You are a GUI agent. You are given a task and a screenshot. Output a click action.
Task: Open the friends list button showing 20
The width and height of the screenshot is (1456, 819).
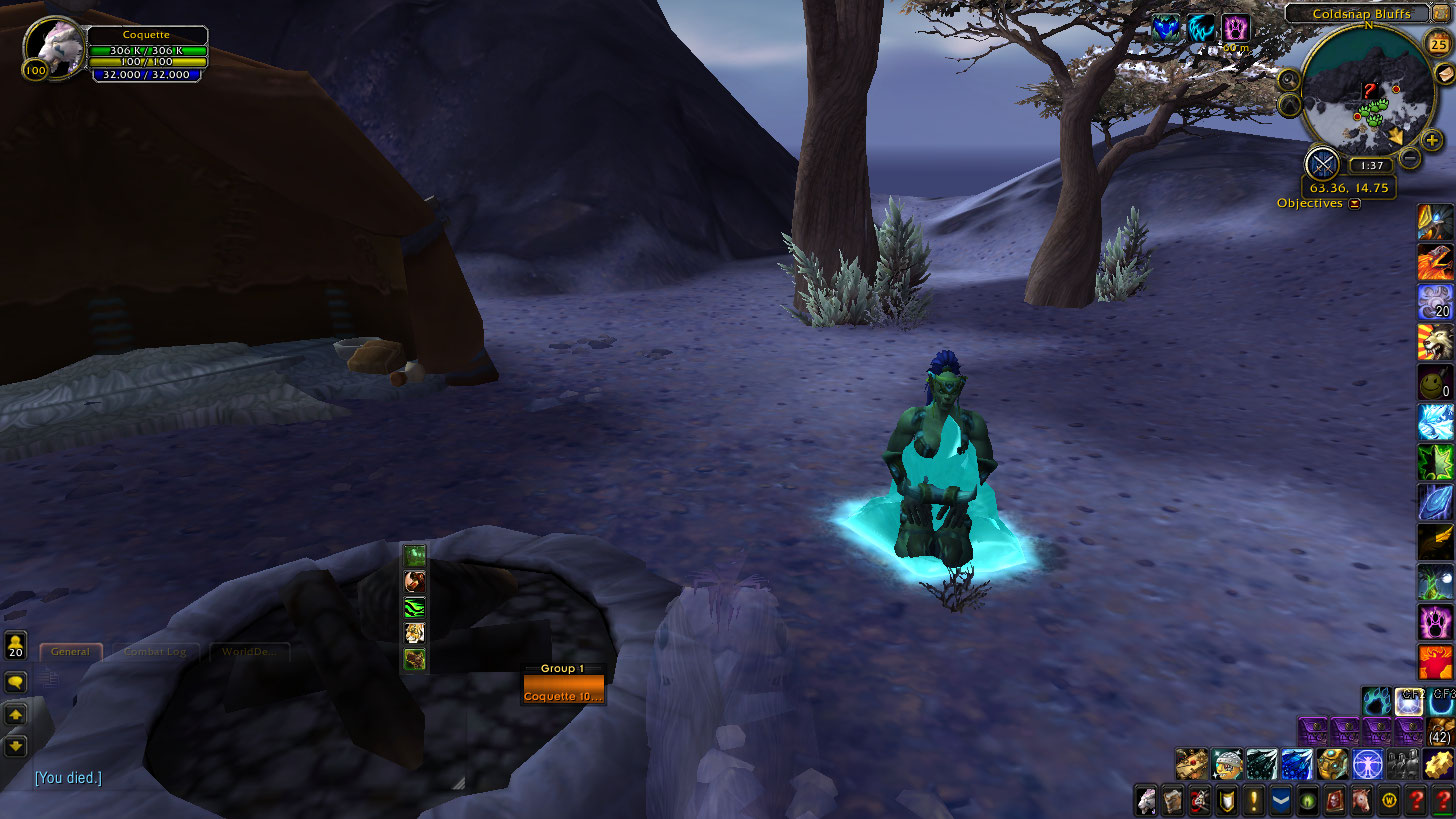click(16, 645)
